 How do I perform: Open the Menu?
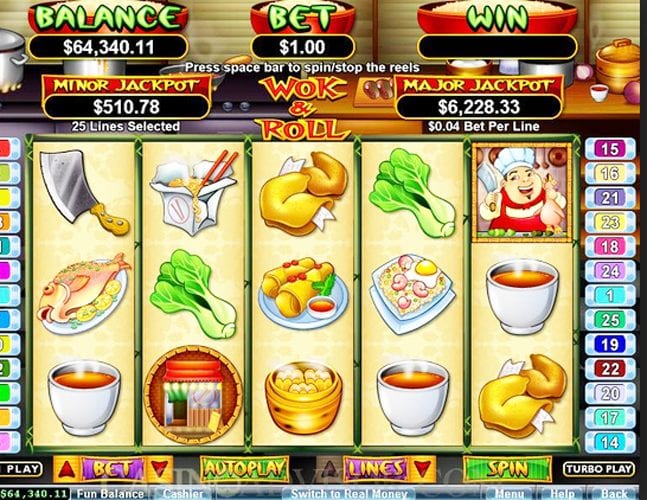(x=508, y=493)
